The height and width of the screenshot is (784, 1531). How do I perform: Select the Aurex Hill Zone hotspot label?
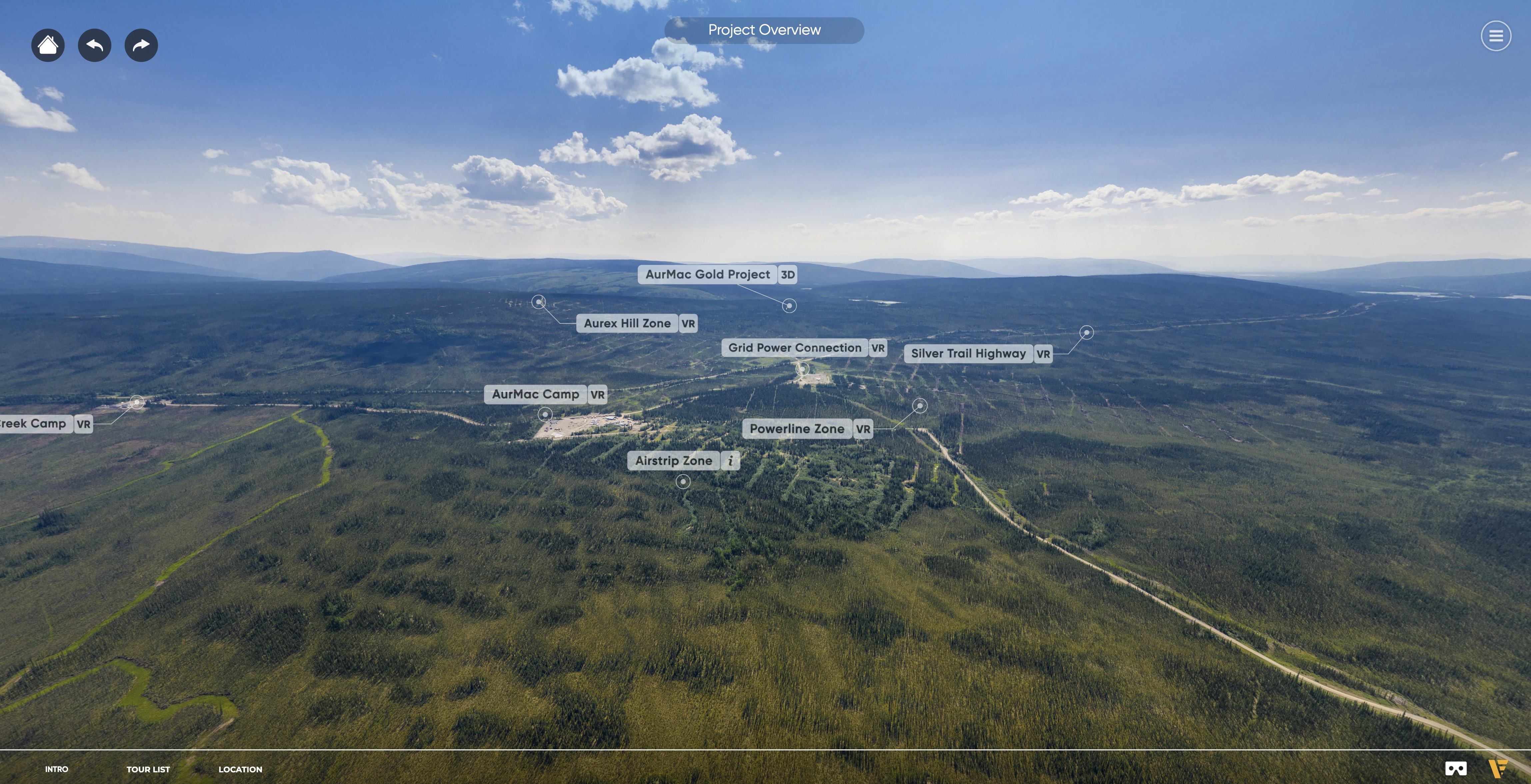pos(636,324)
